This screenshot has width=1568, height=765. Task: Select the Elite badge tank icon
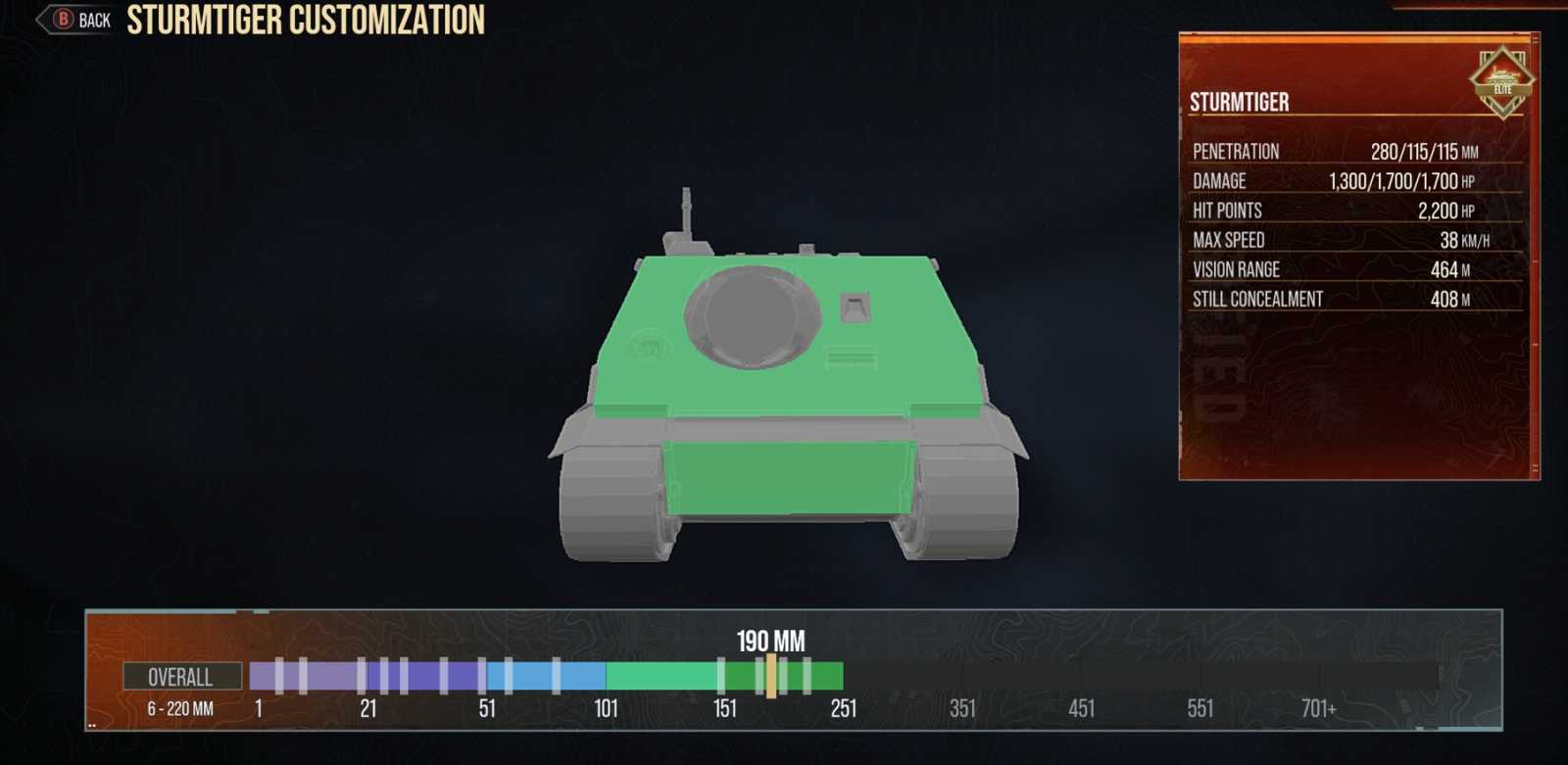point(1503,80)
